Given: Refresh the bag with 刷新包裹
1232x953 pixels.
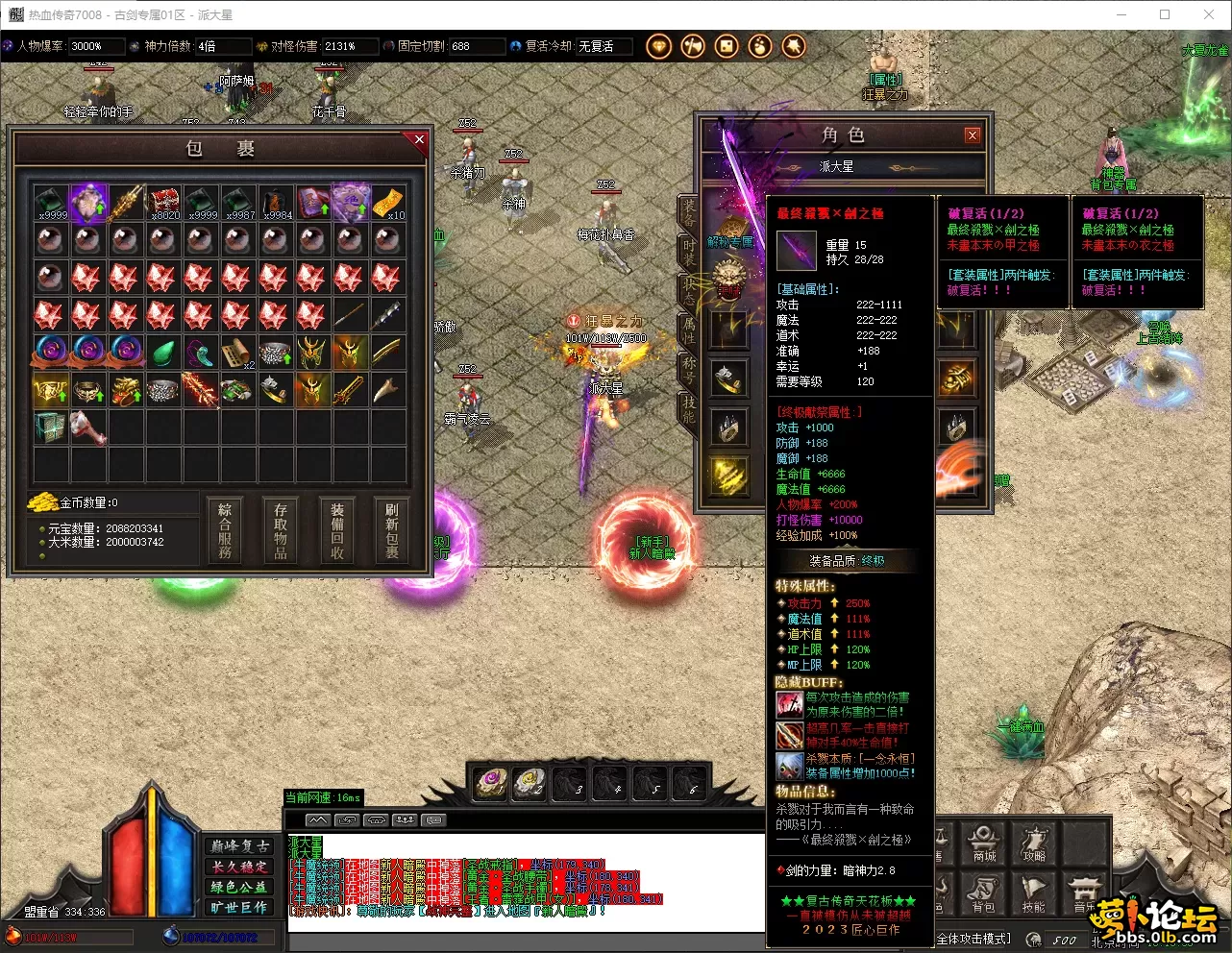Looking at the screenshot, I should pos(392,531).
